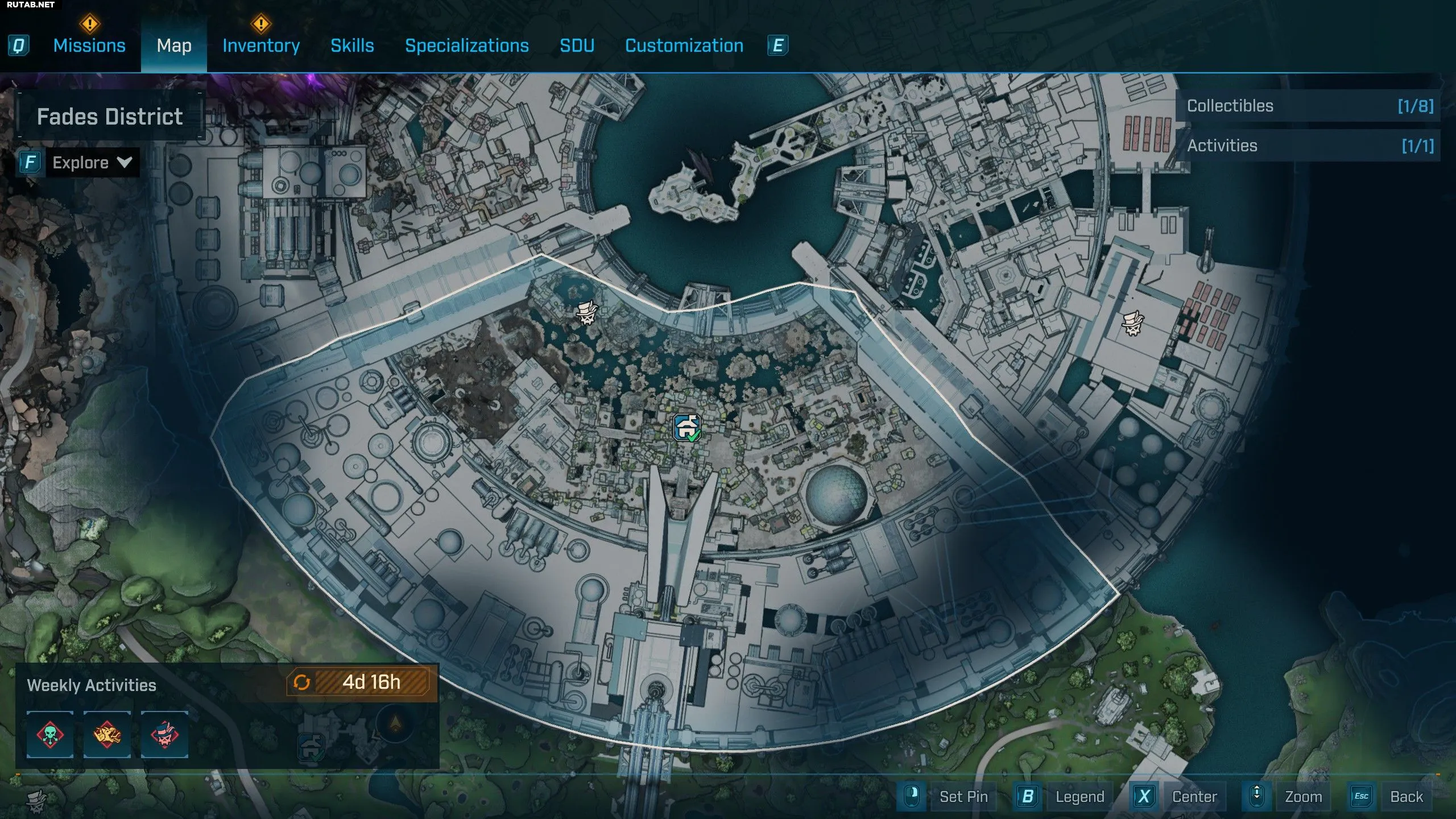Switch to the Map tab
1456x819 pixels.
pos(174,45)
